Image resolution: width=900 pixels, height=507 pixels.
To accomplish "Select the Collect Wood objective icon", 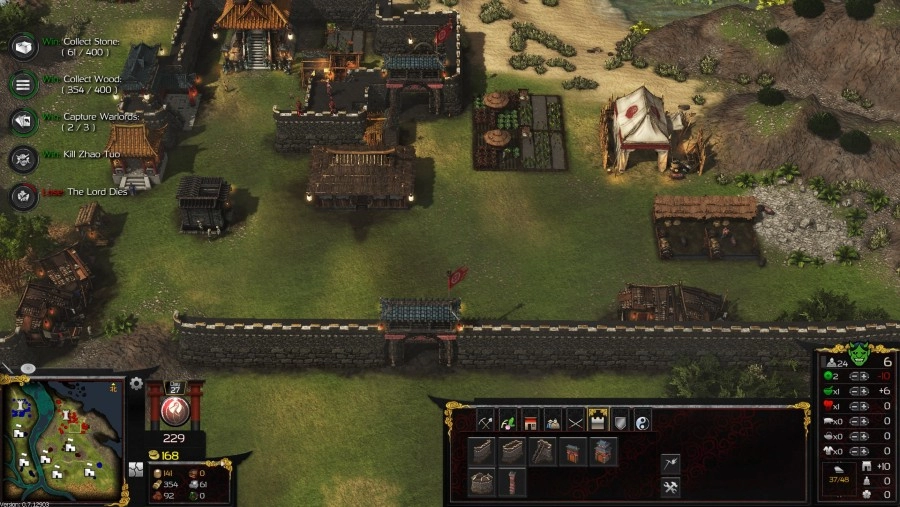I will [x=24, y=83].
